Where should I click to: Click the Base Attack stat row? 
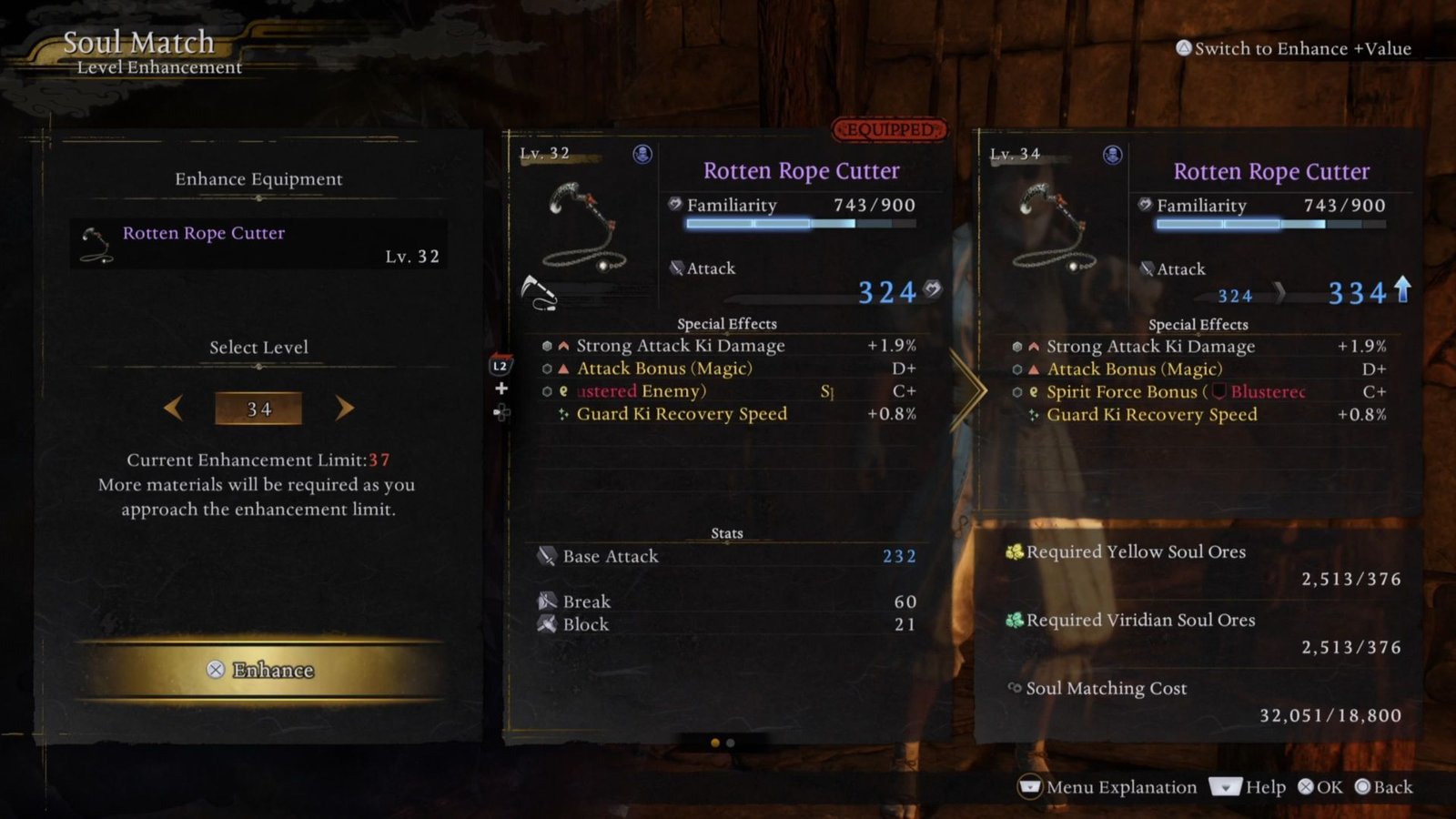coord(726,556)
